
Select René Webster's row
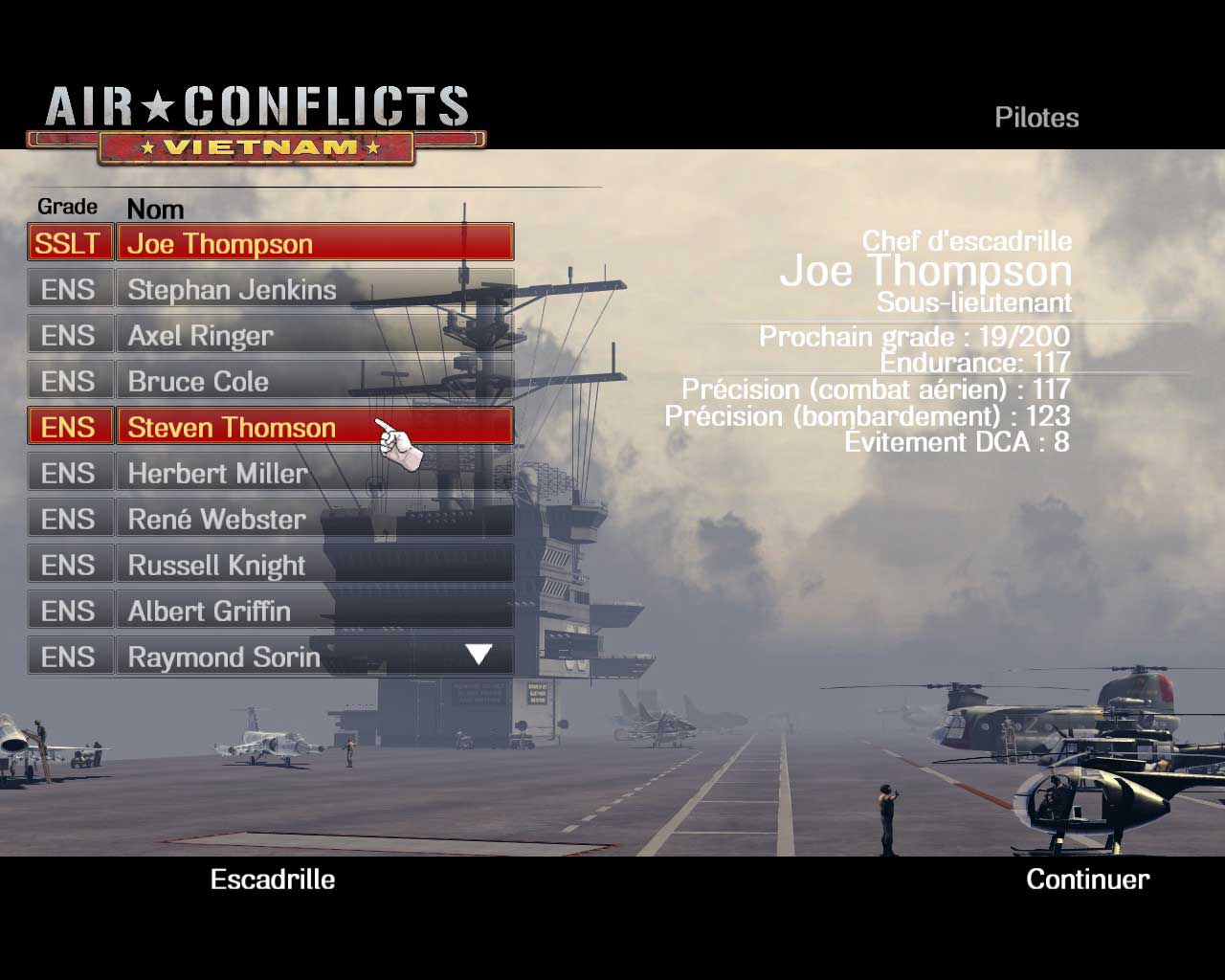coord(314,519)
